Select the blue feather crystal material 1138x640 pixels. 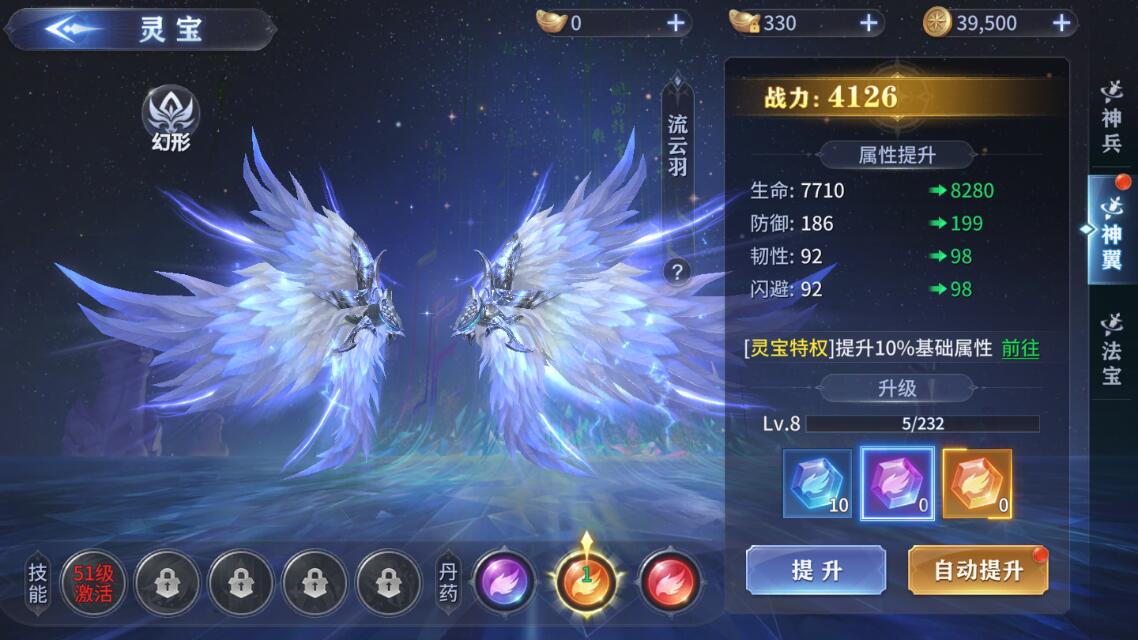point(818,484)
